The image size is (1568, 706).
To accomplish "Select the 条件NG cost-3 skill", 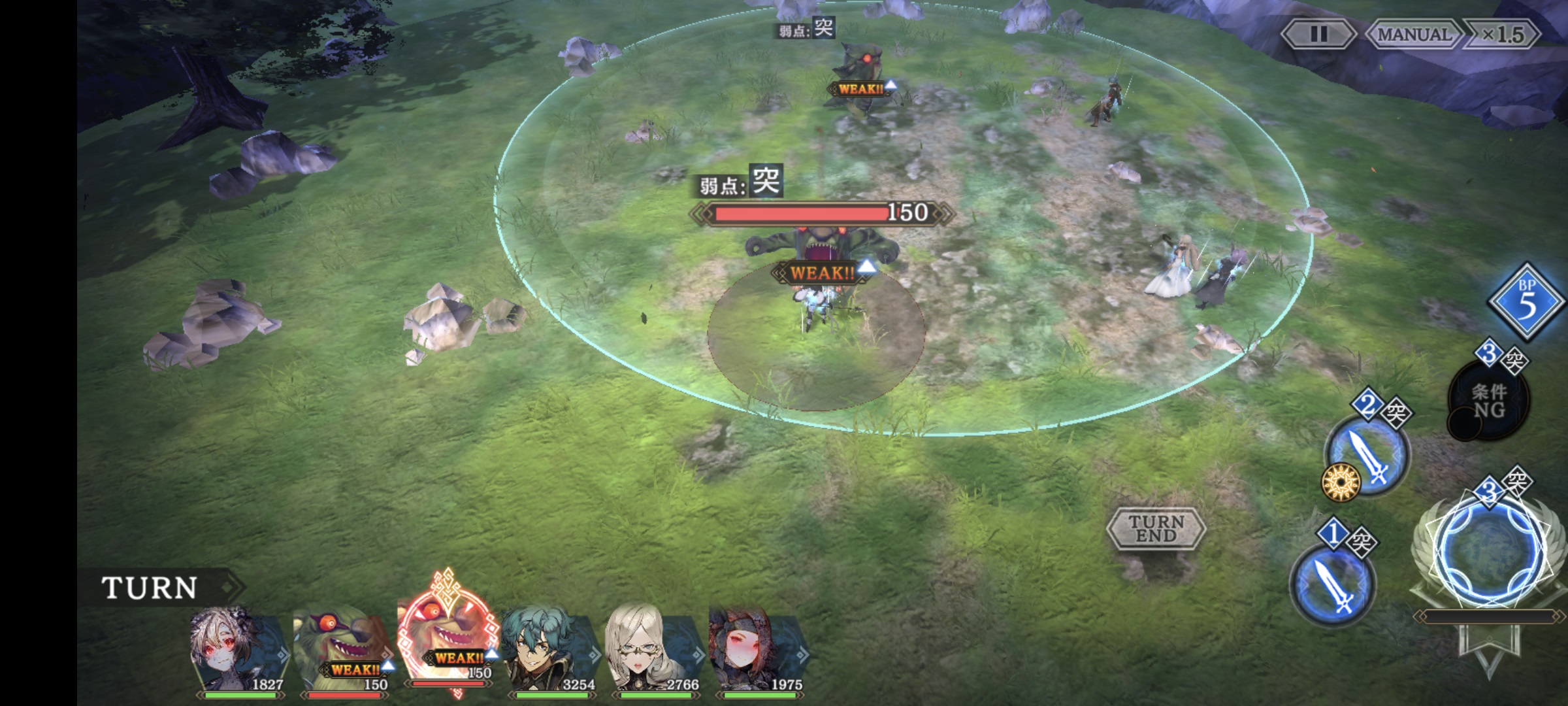I will click(x=1488, y=401).
